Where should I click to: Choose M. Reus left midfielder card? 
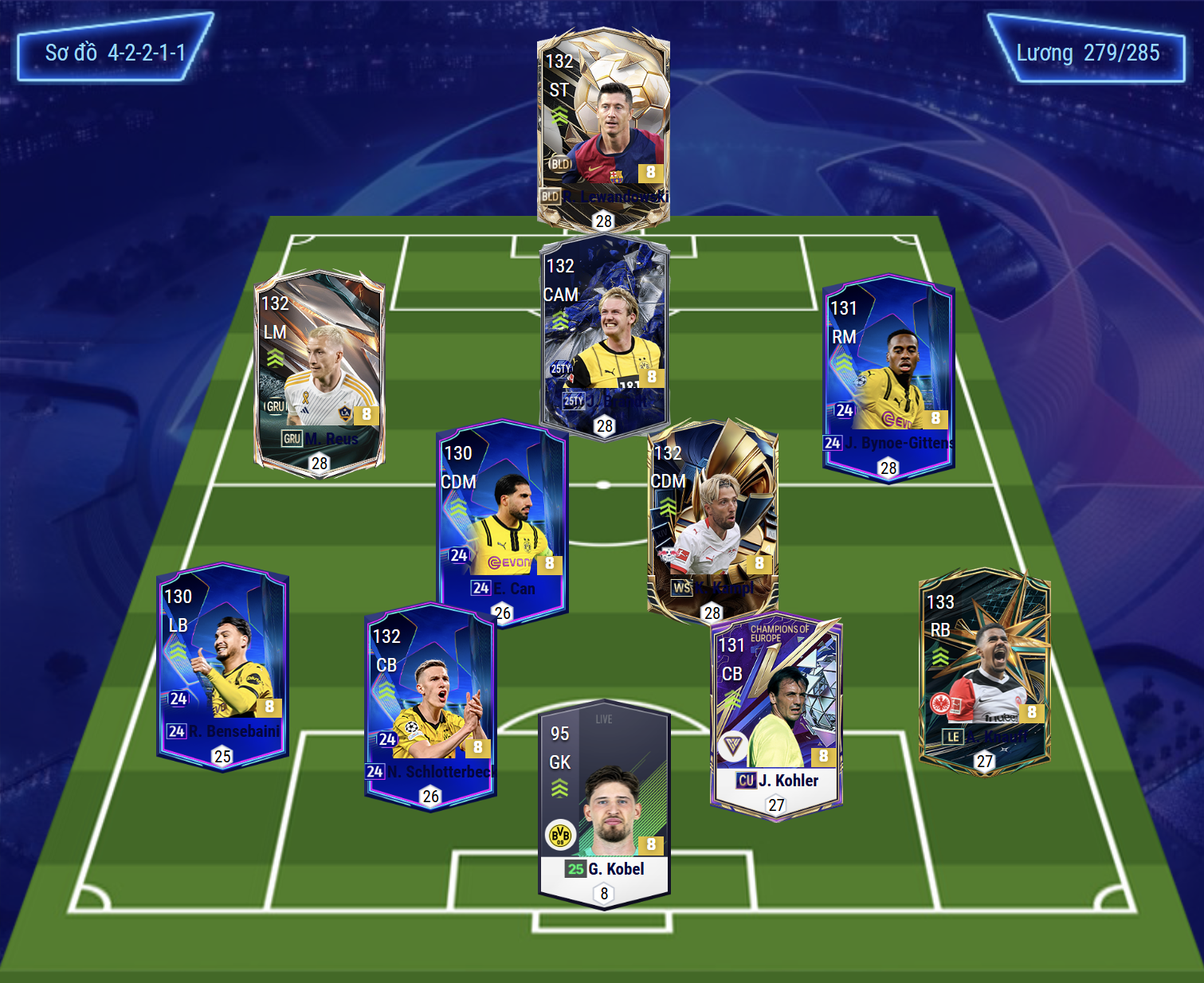[x=319, y=372]
